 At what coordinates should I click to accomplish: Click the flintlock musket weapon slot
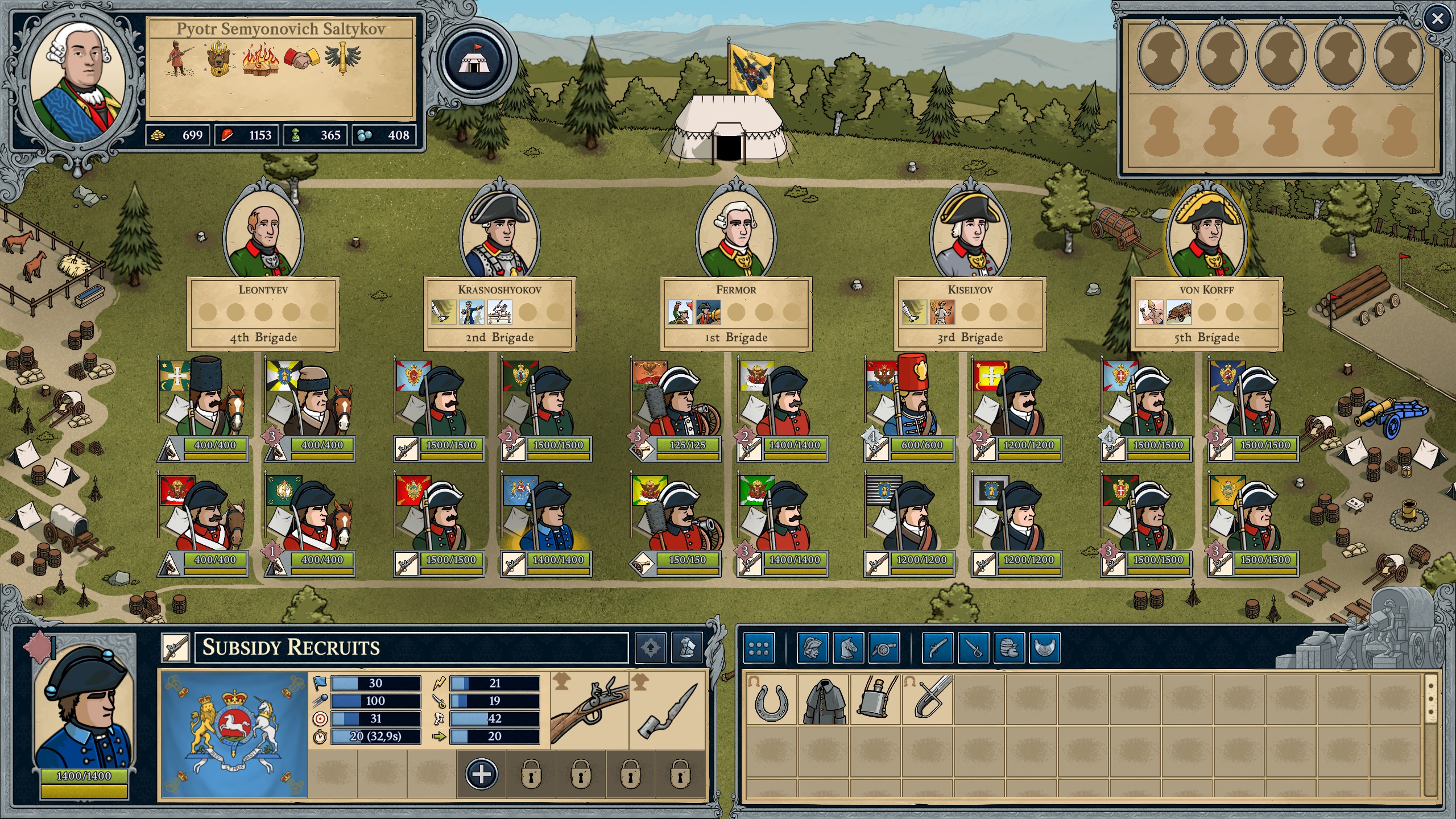pos(590,711)
